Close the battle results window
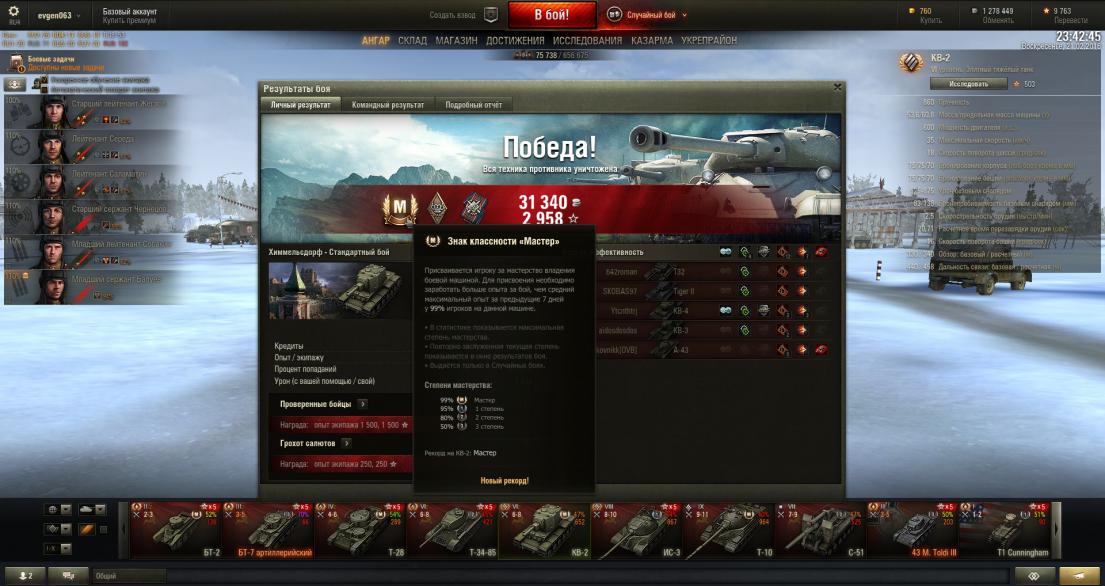1105x586 pixels. pos(837,87)
